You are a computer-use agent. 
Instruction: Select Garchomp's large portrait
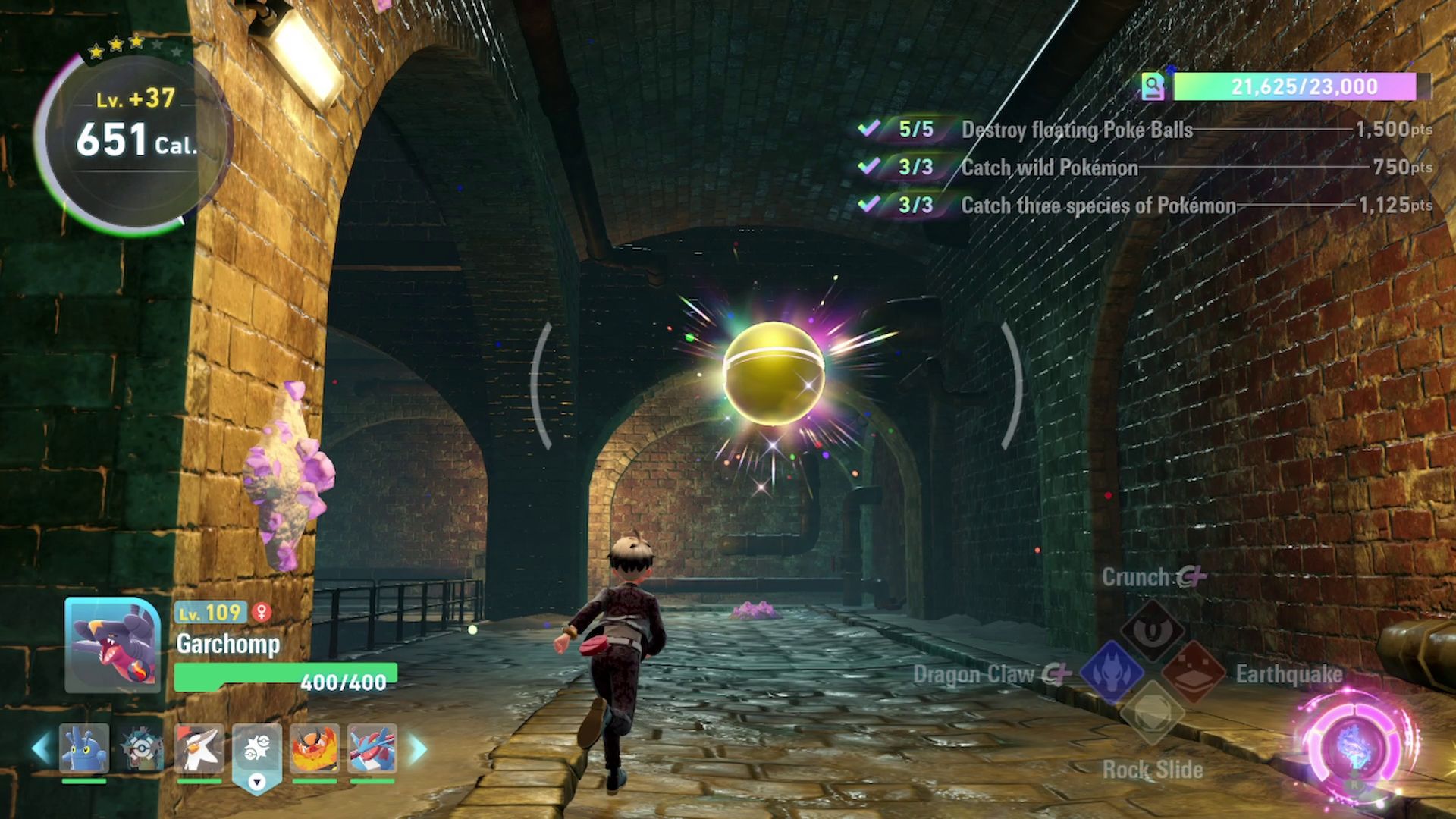tap(112, 645)
